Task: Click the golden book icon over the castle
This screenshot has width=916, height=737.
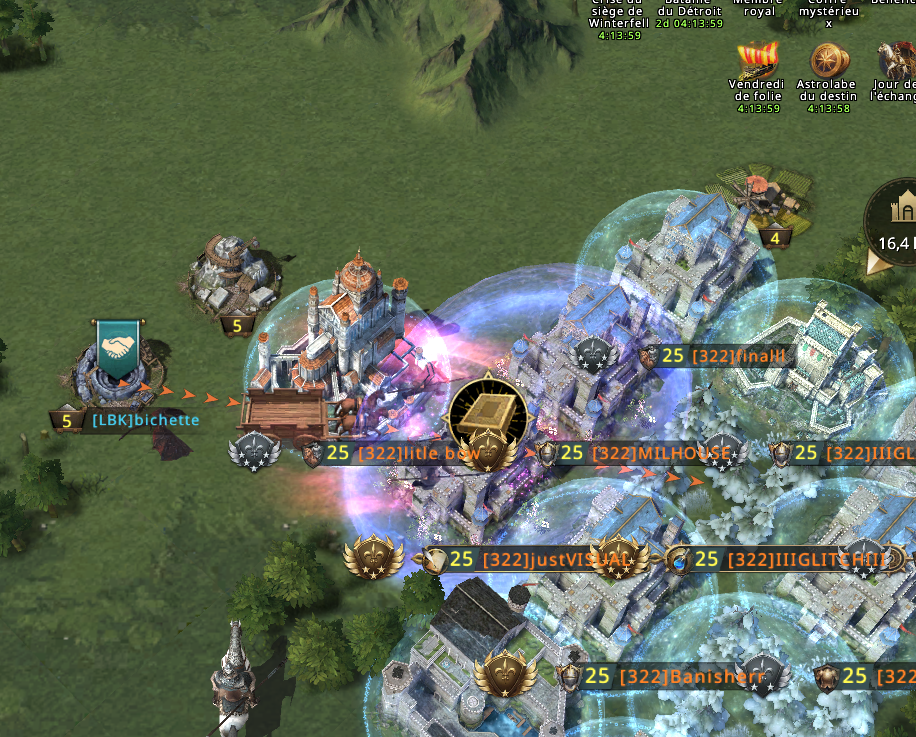Action: coord(487,411)
